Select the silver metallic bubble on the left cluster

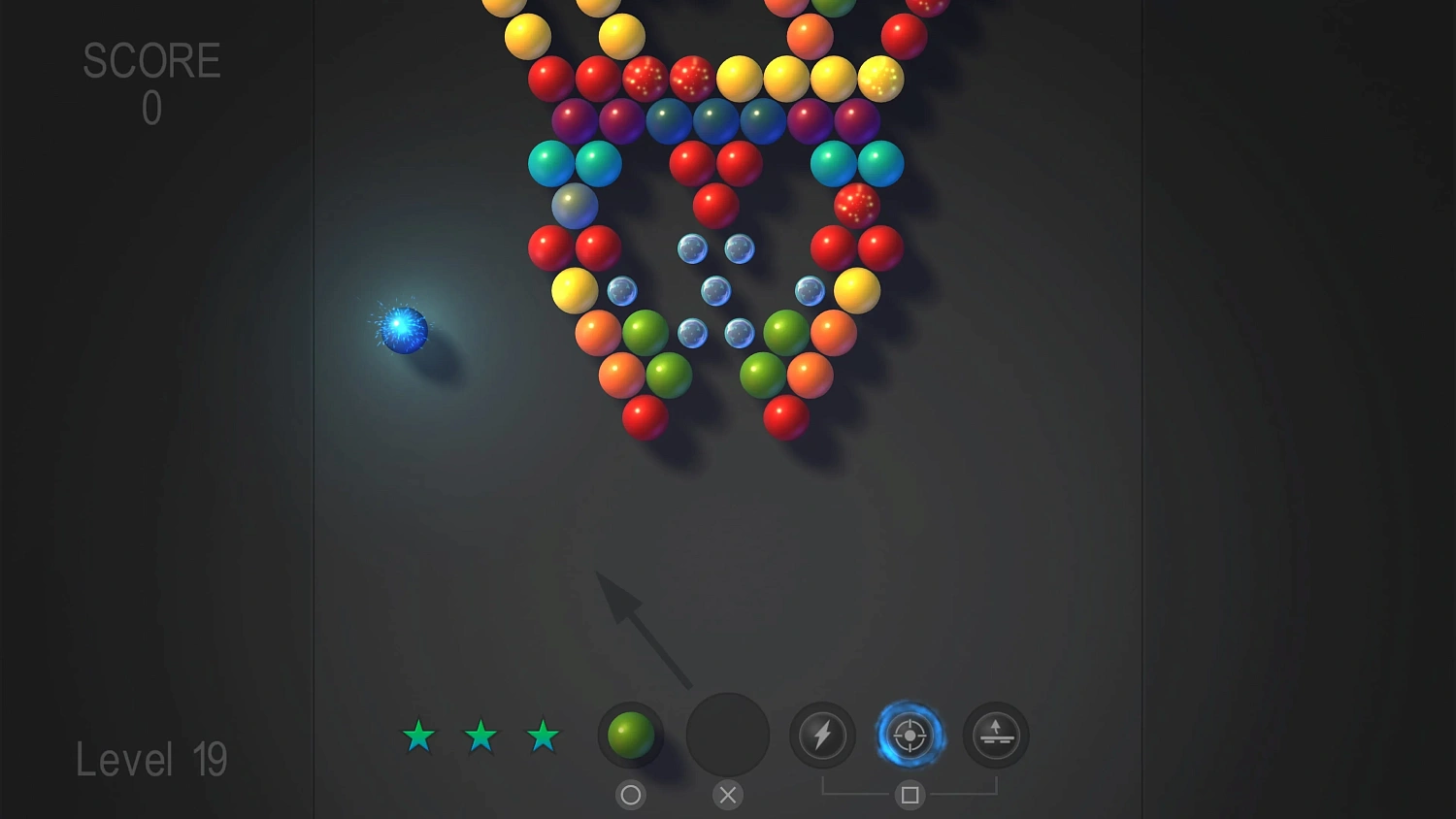(573, 207)
